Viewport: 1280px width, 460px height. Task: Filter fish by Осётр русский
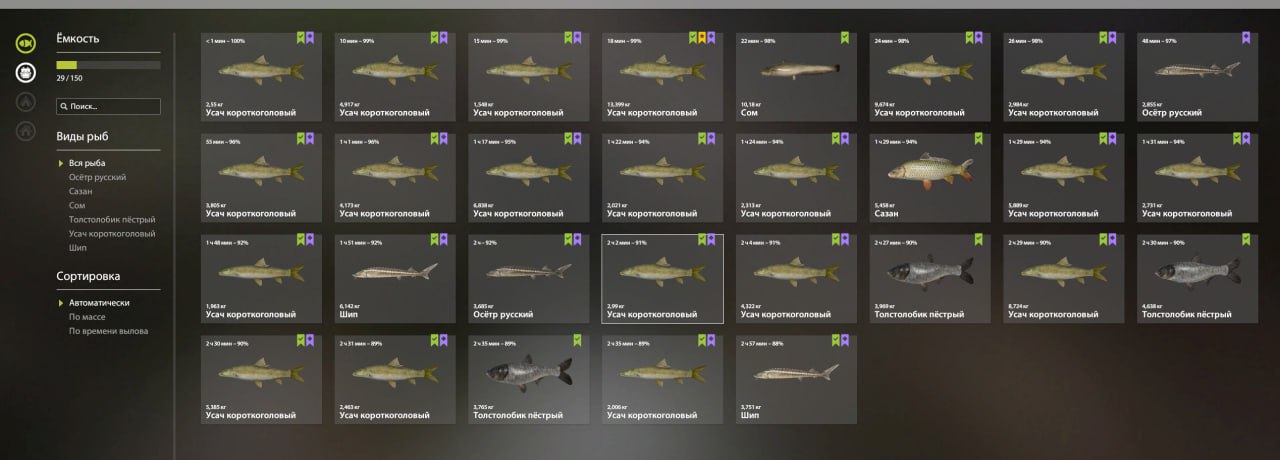point(97,177)
